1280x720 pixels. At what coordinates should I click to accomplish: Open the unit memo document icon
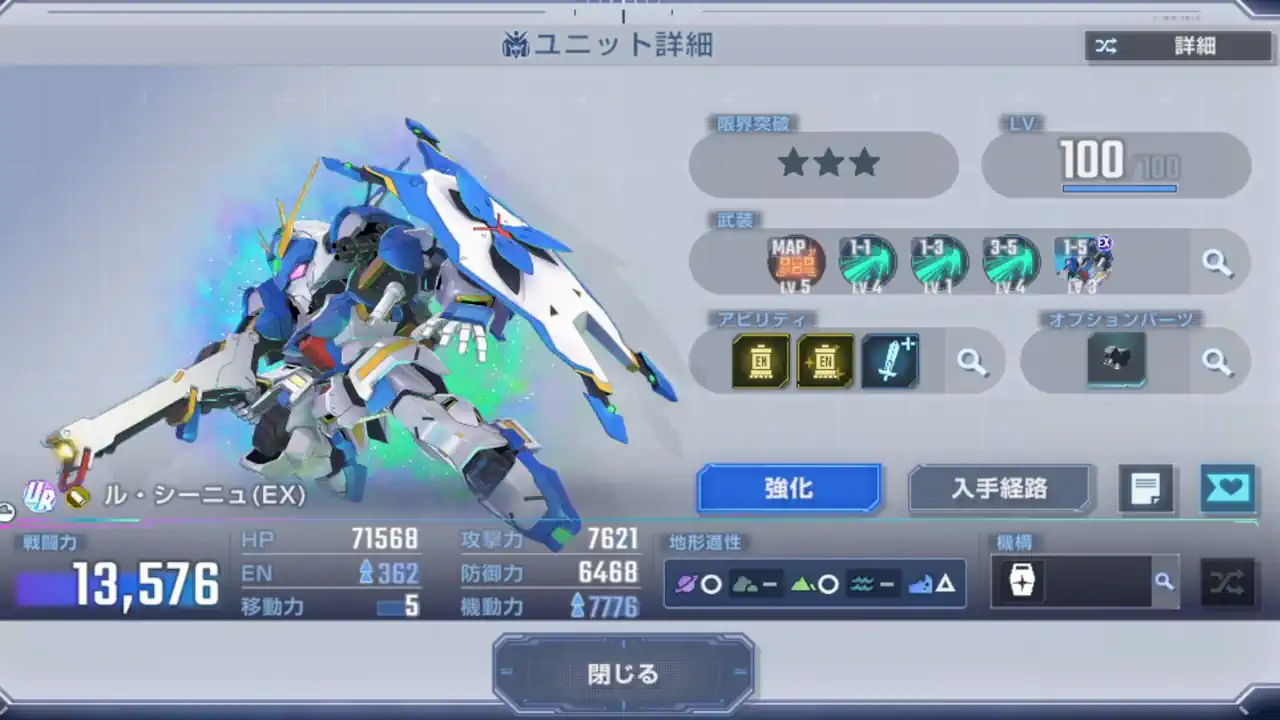(1146, 489)
